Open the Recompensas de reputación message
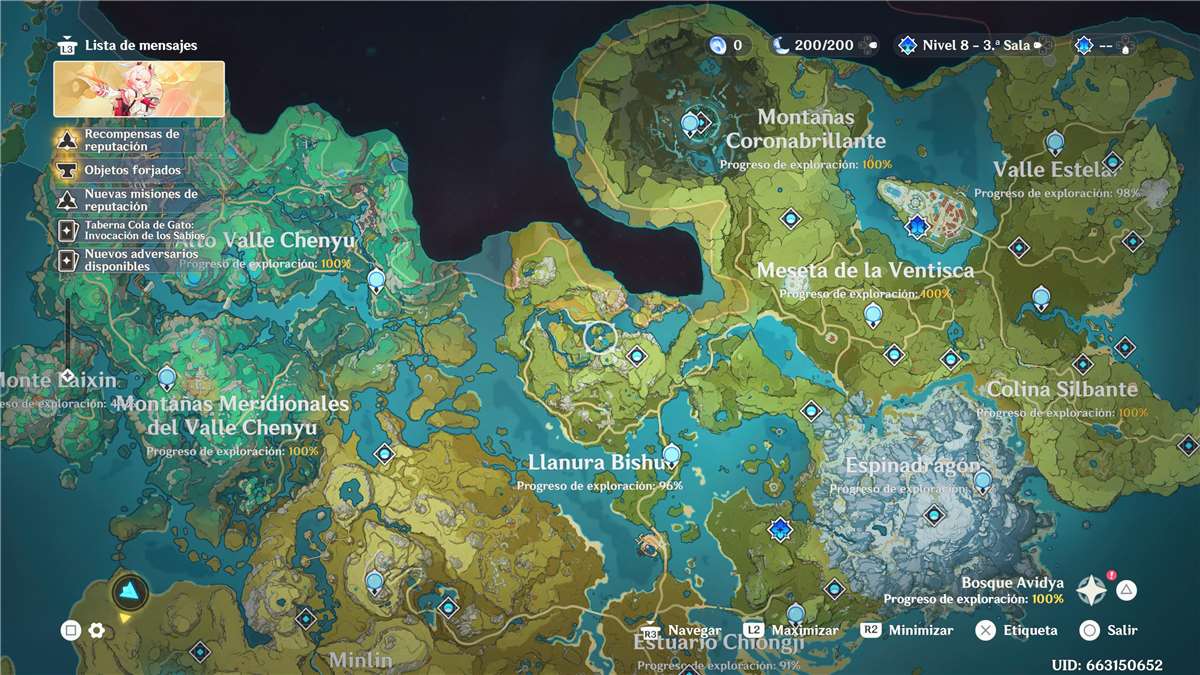Image resolution: width=1200 pixels, height=675 pixels. click(x=131, y=140)
